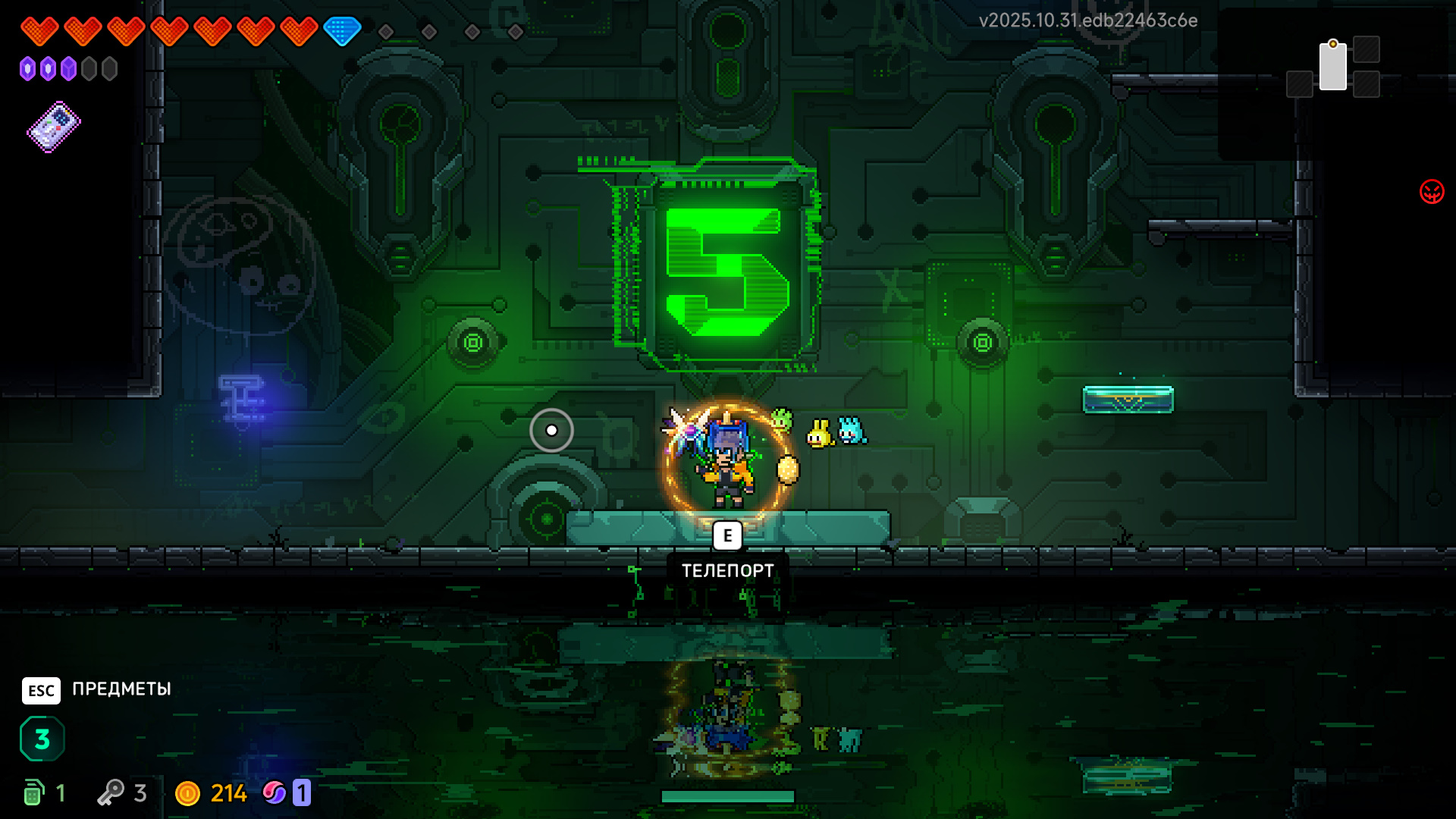
Task: Select the silver key icon with count 3
Action: click(112, 792)
